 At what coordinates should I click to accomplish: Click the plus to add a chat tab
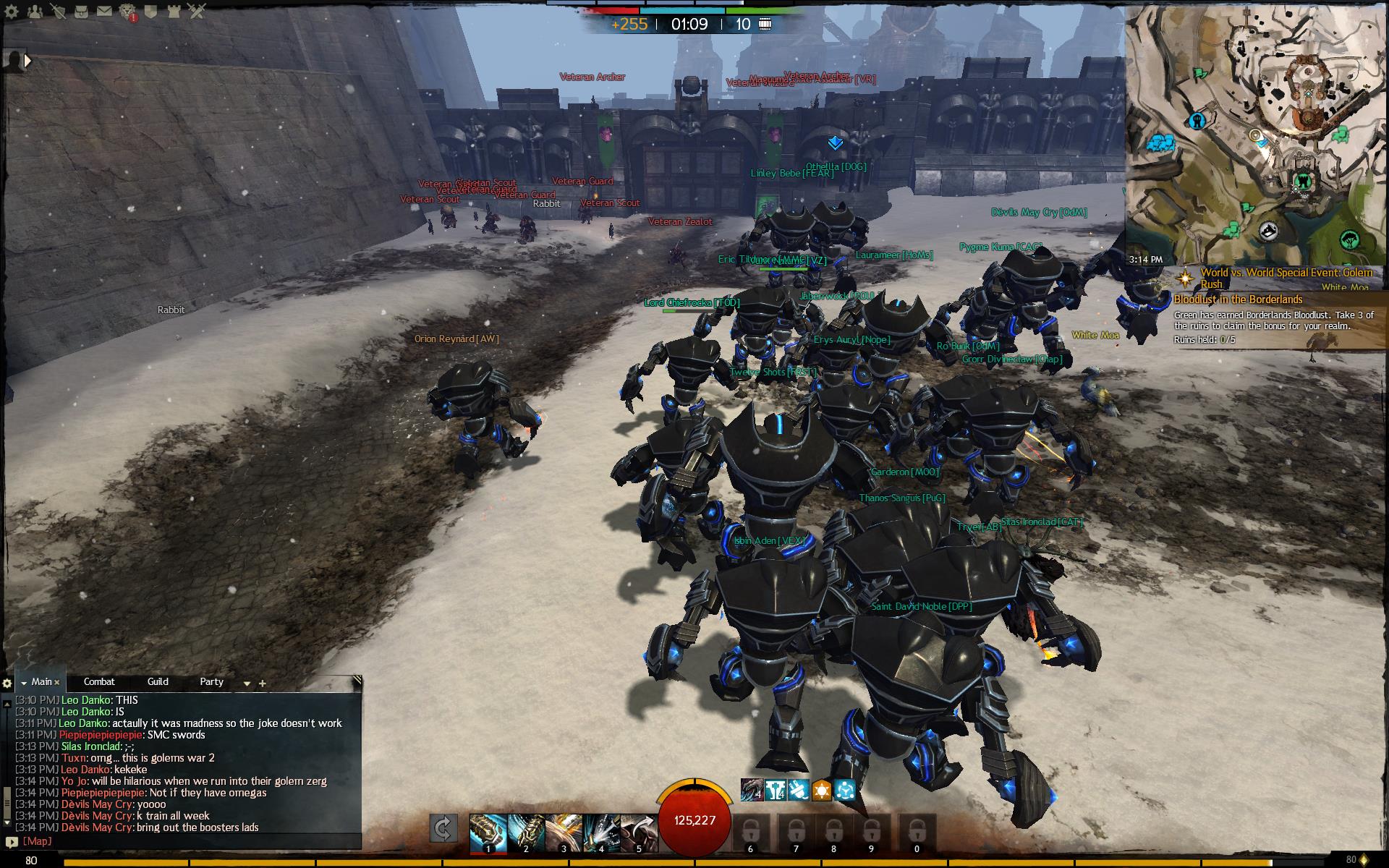click(x=262, y=683)
